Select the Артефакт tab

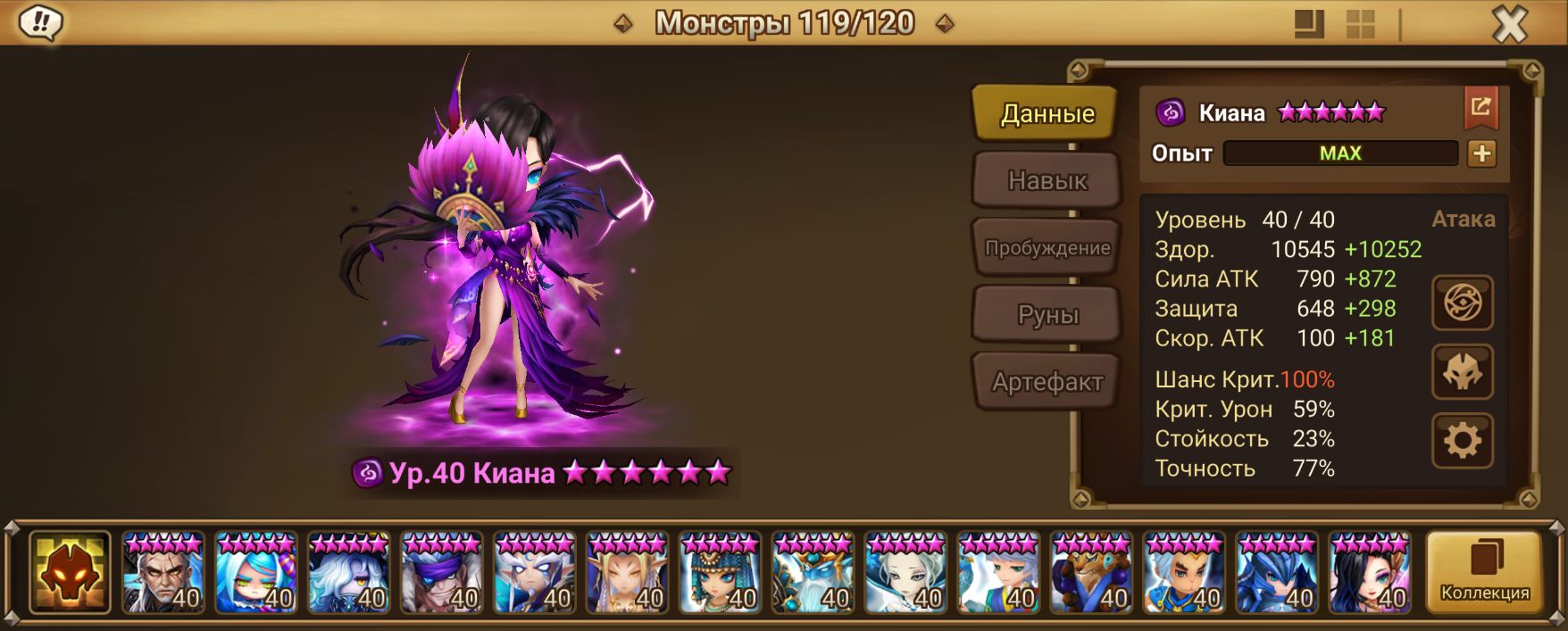coord(1047,382)
